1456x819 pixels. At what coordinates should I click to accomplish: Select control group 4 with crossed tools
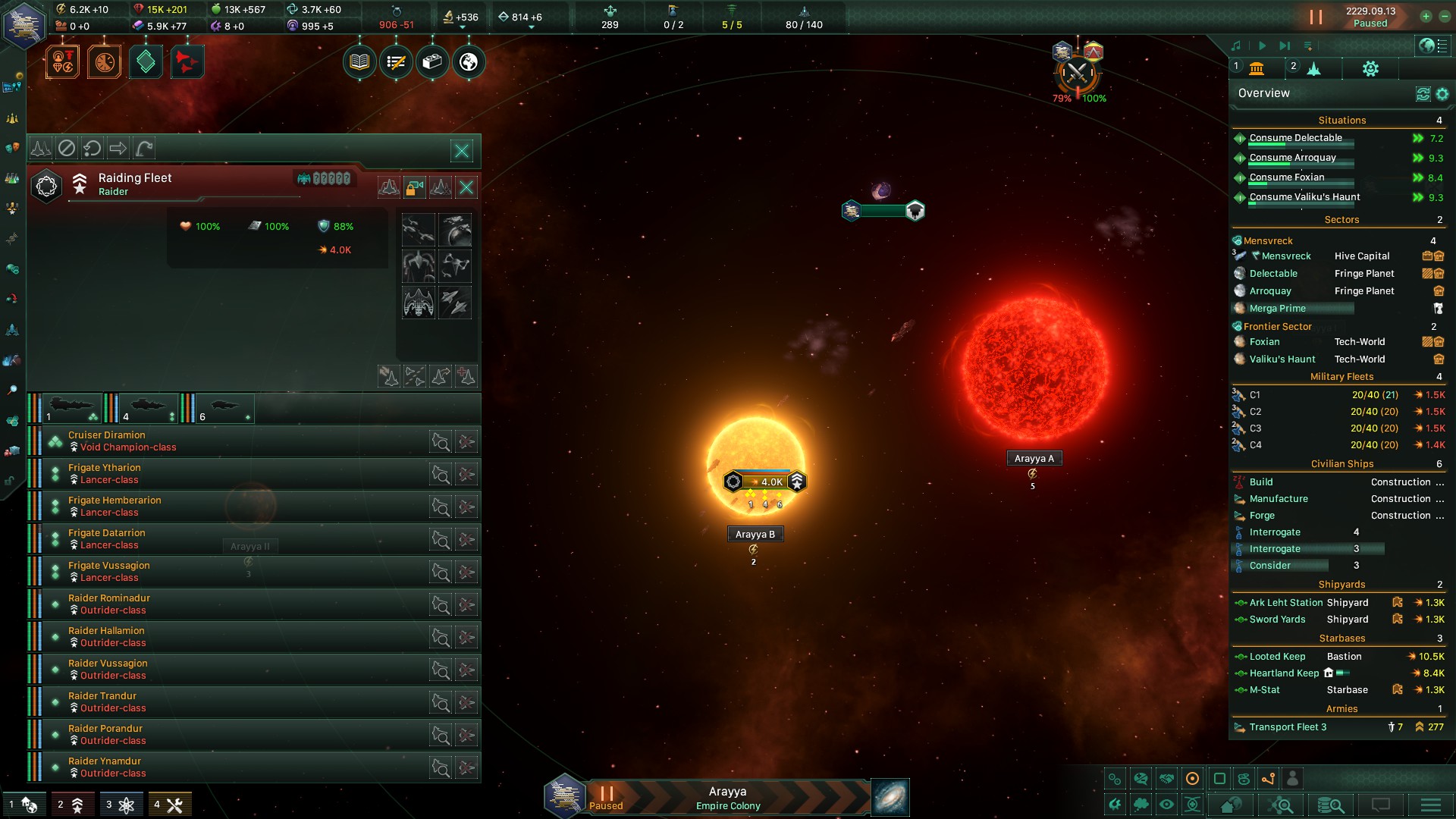pos(169,805)
